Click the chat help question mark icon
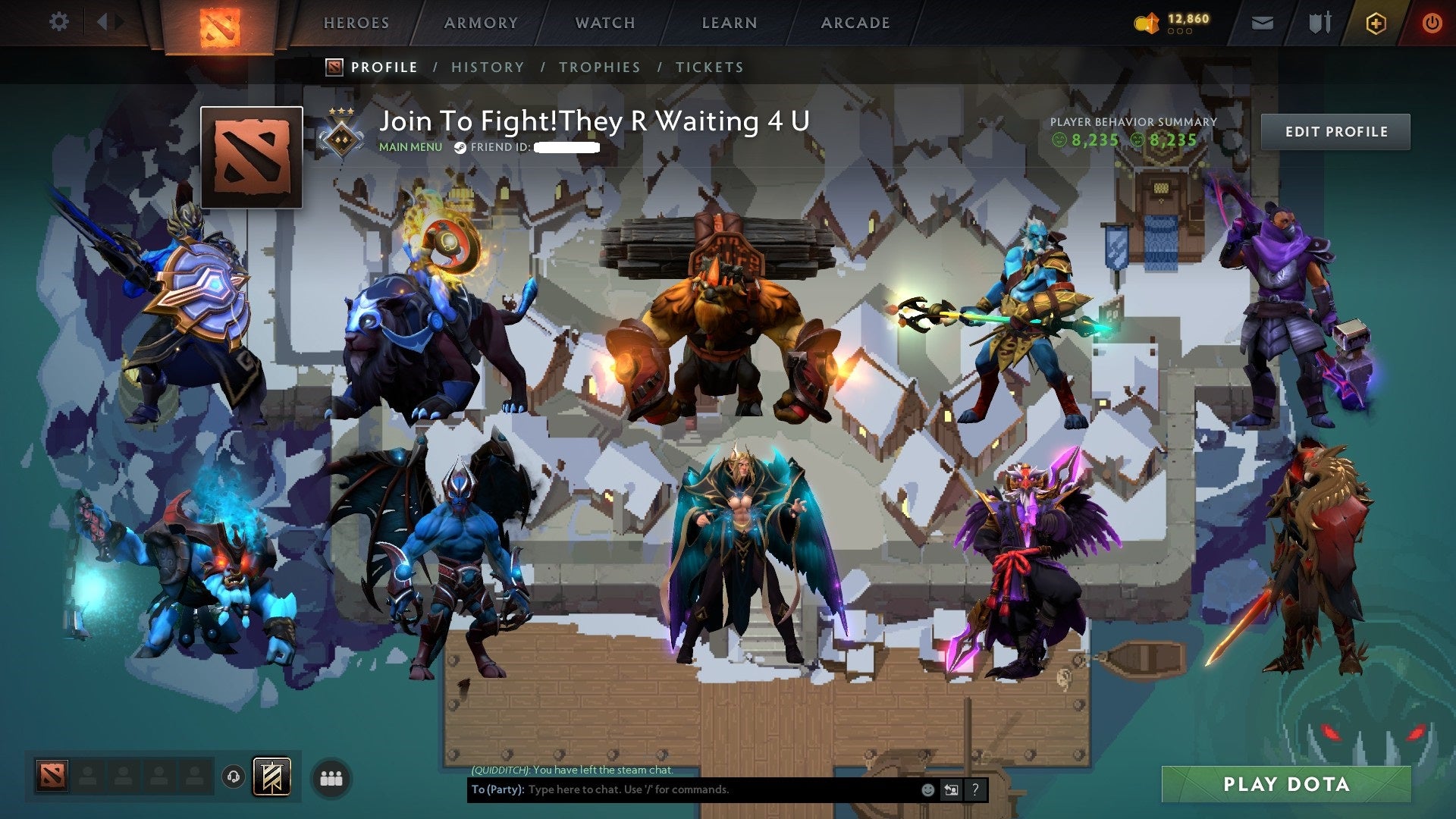 [x=975, y=789]
